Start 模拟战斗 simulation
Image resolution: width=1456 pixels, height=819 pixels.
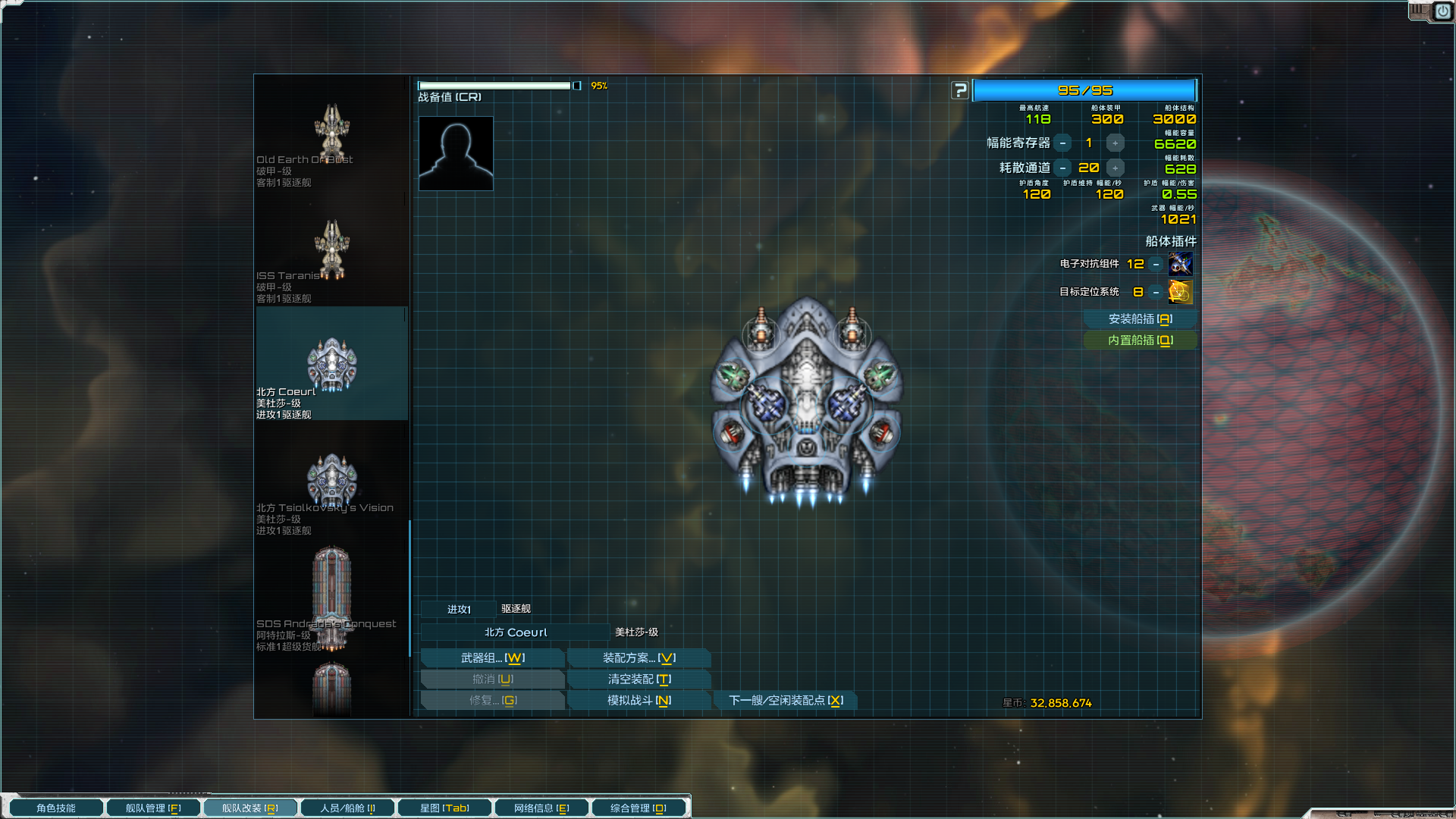639,701
